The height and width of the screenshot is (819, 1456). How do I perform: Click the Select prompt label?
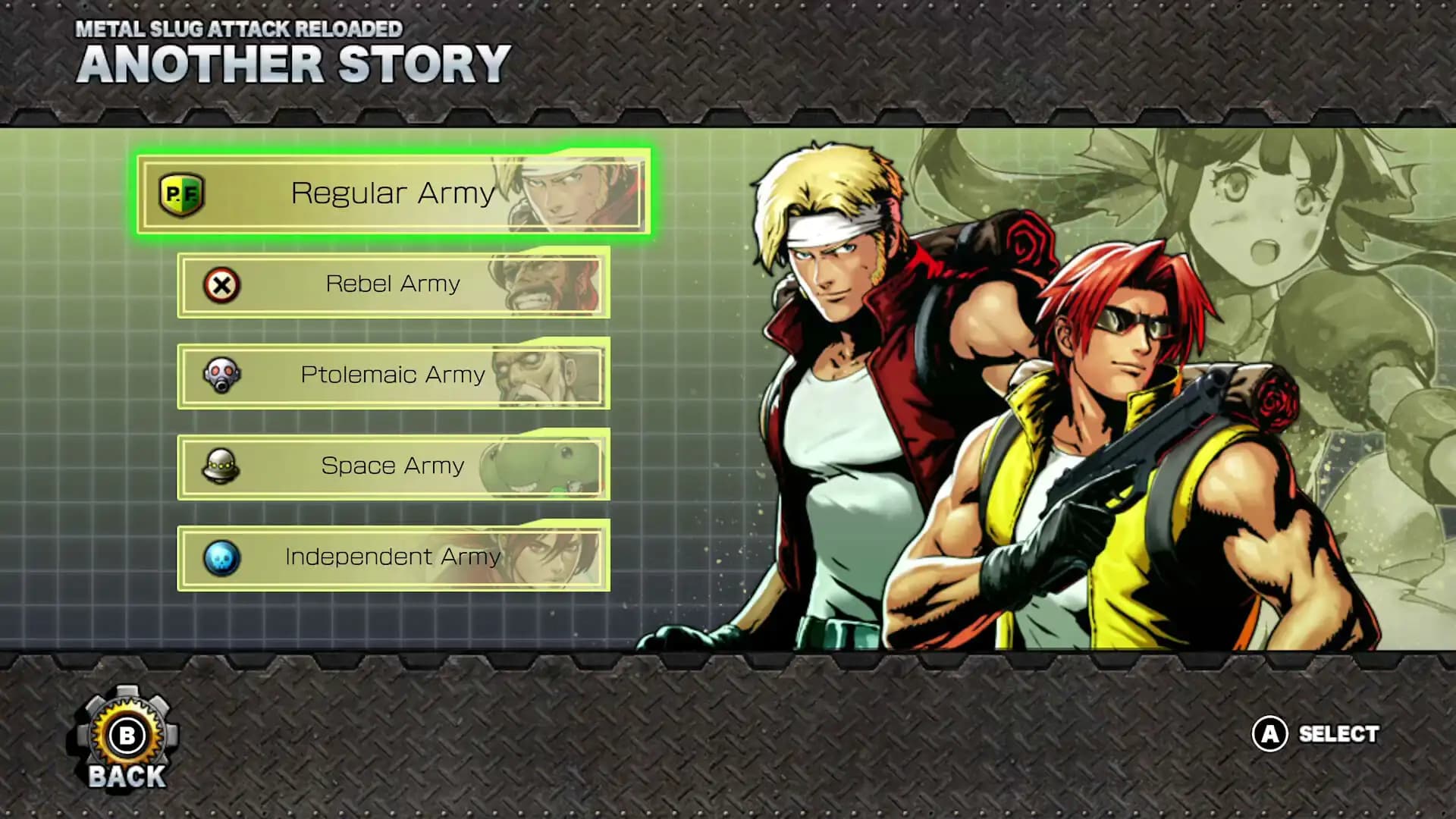1338,733
